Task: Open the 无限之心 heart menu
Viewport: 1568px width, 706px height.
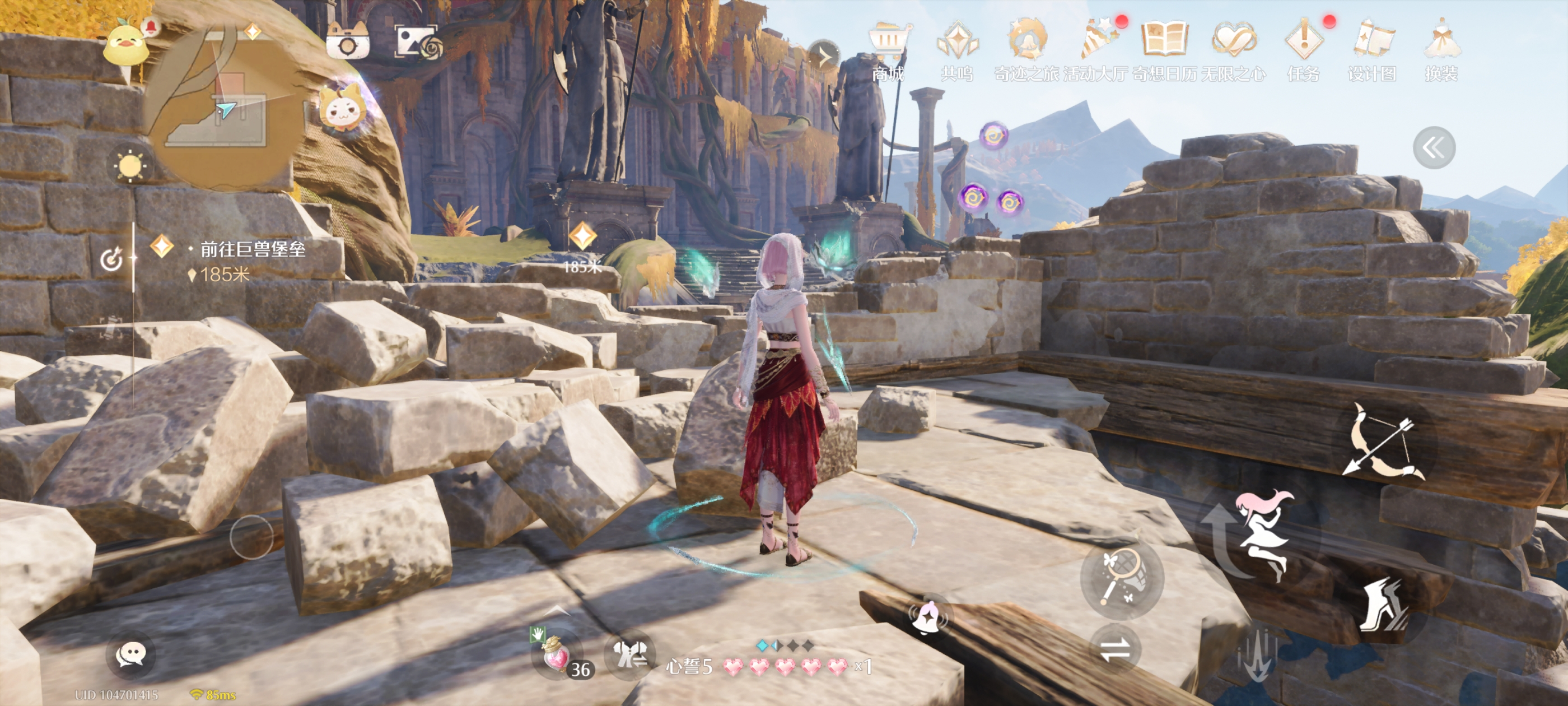Action: (1233, 49)
